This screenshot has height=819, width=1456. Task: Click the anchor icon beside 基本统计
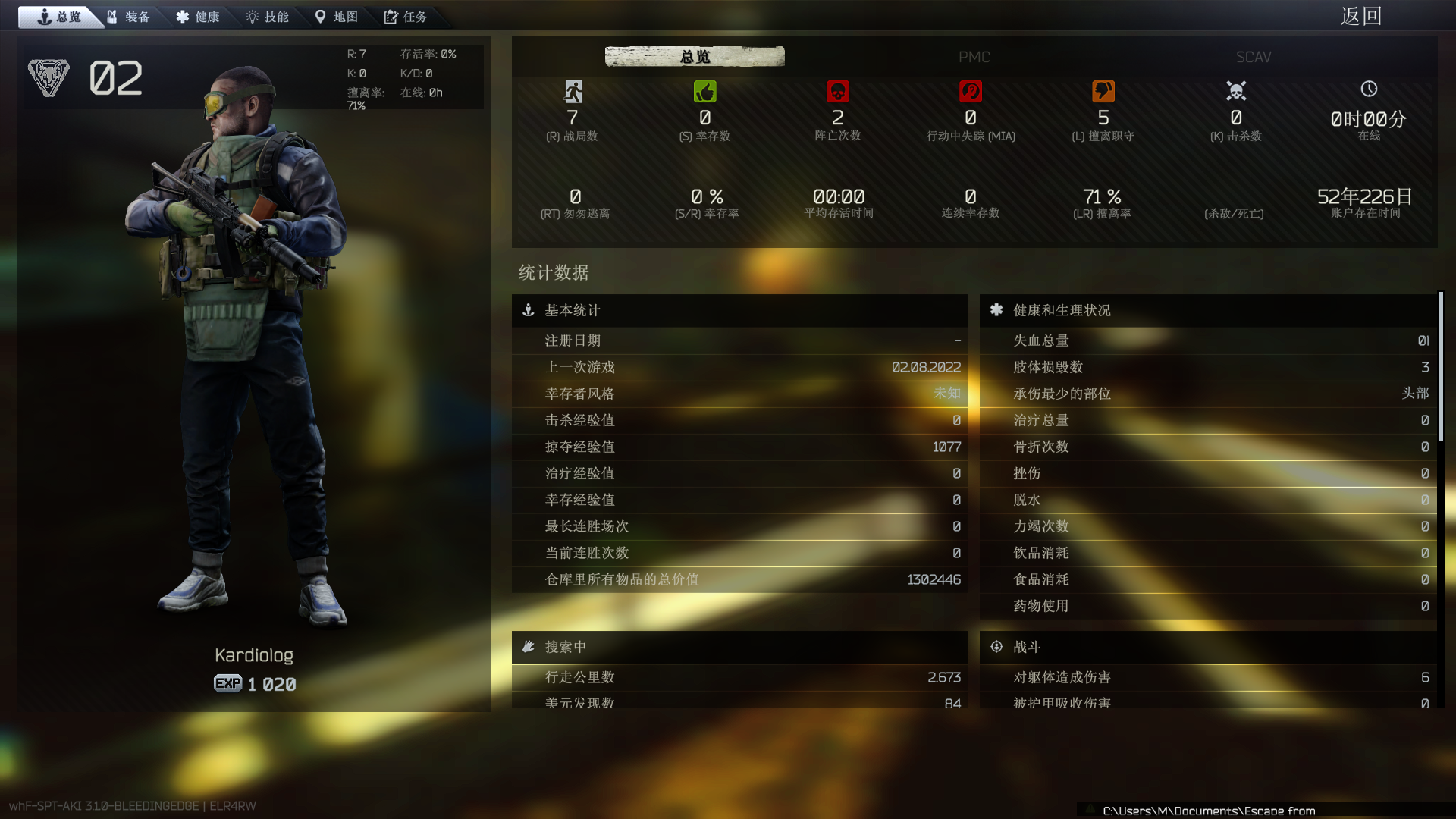(x=528, y=310)
